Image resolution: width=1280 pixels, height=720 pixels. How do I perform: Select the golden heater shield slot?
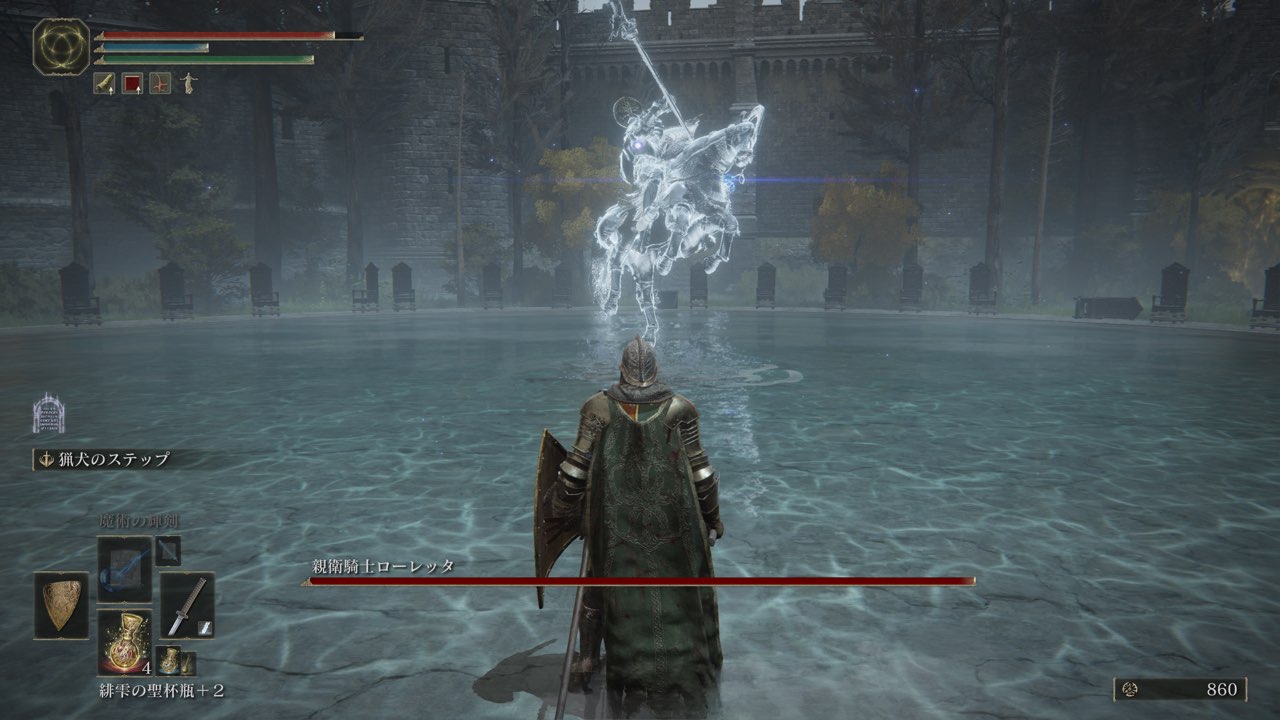pyautogui.click(x=61, y=605)
